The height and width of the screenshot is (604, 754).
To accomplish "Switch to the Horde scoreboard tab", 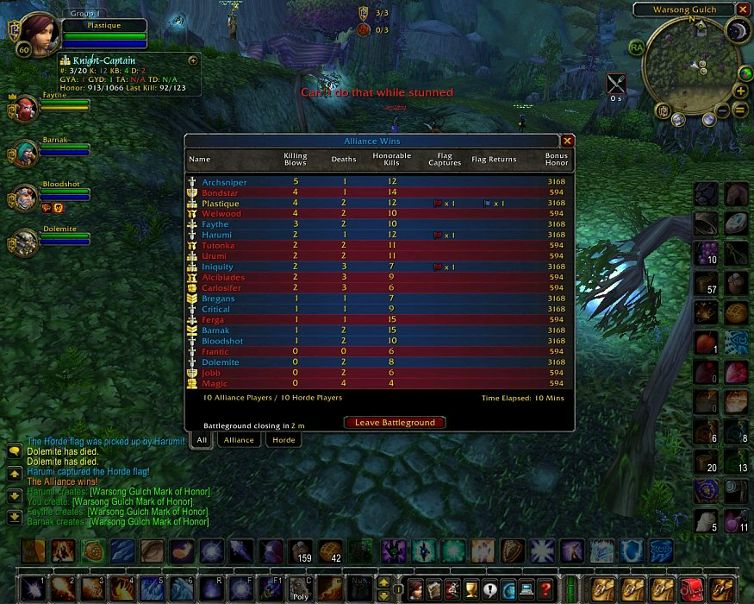I will [284, 440].
